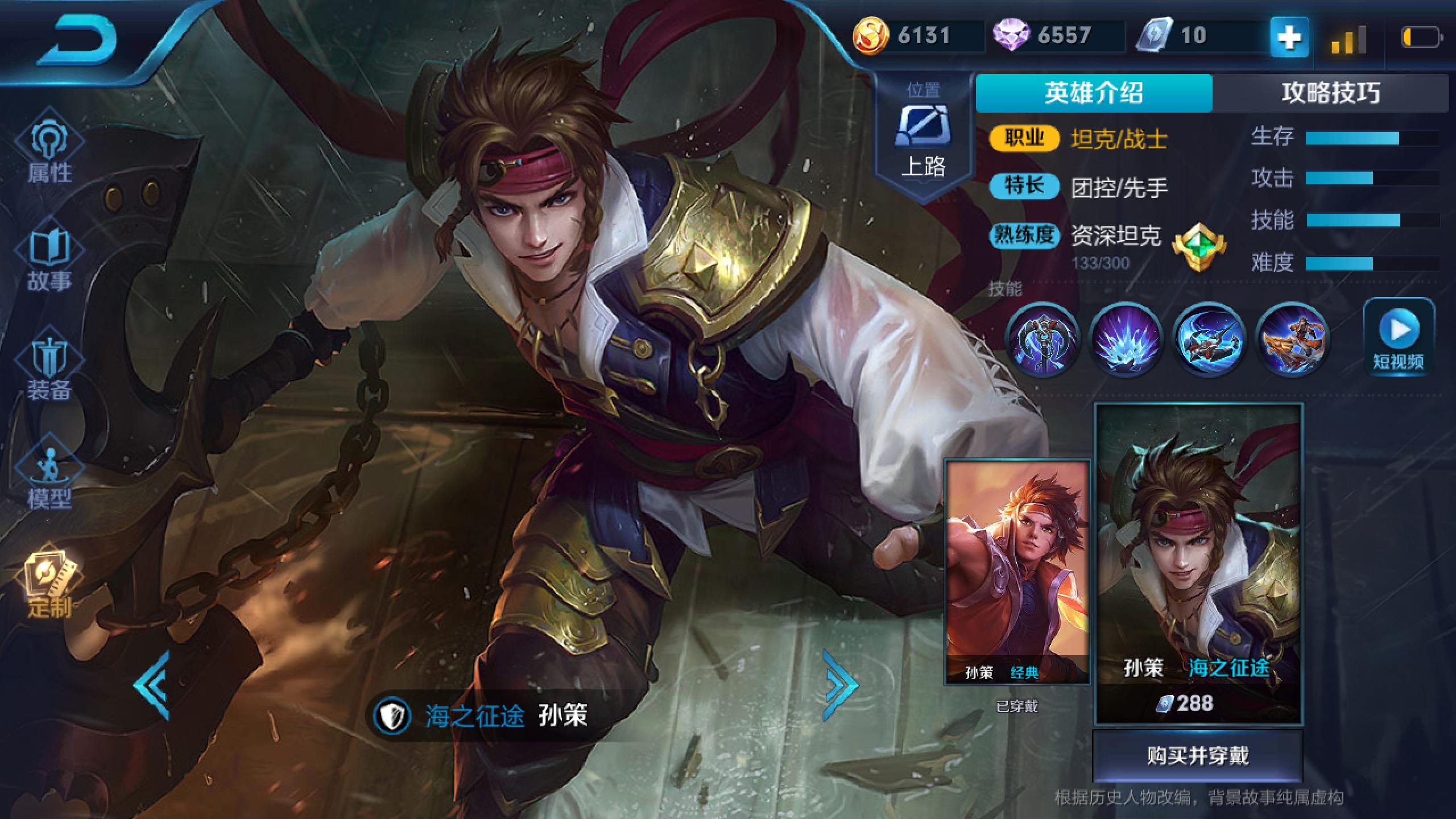
Task: Click the green gem proficiency badge
Action: click(x=1199, y=247)
